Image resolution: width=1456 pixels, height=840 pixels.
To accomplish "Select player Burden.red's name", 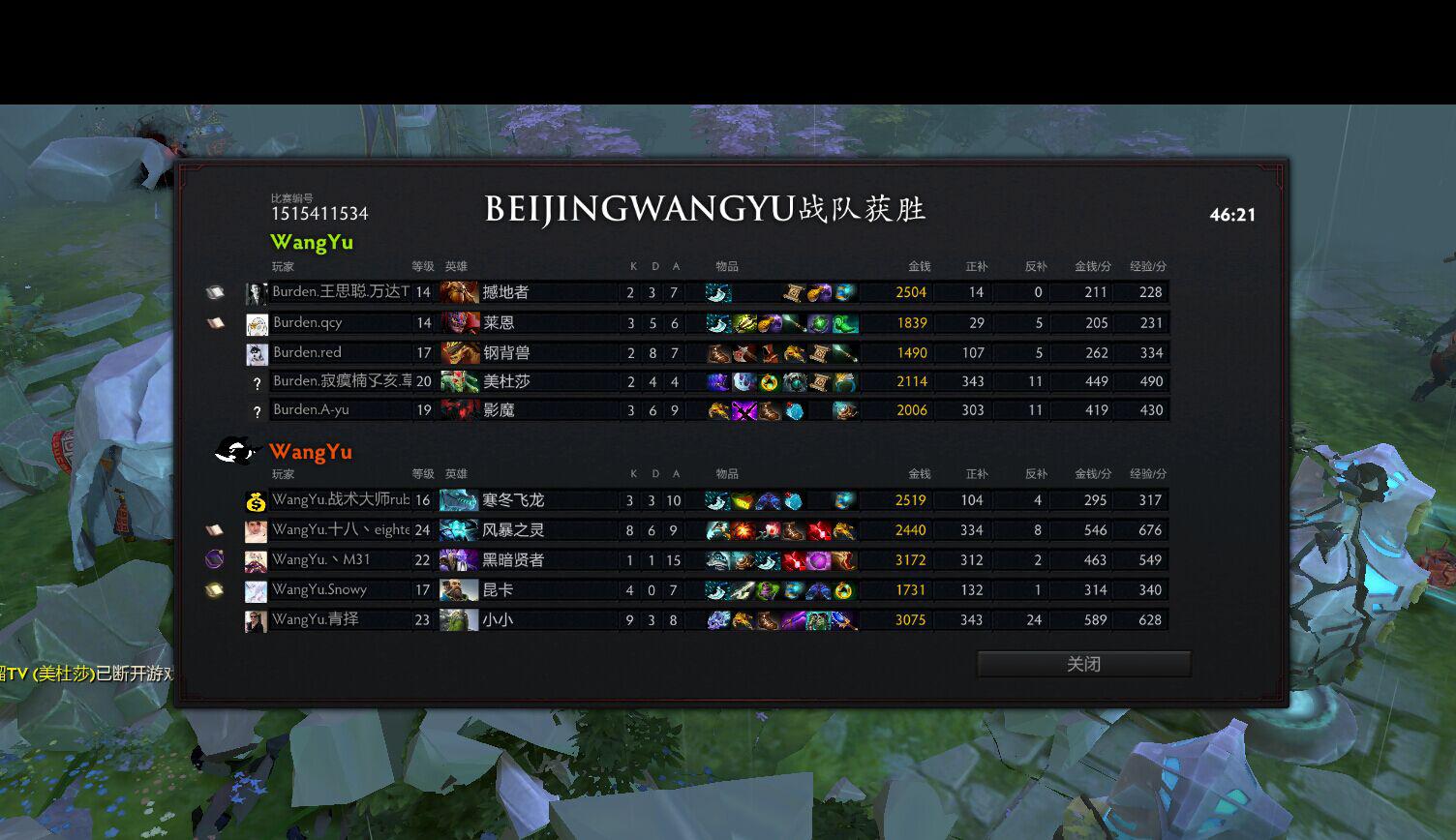I will click(x=307, y=352).
